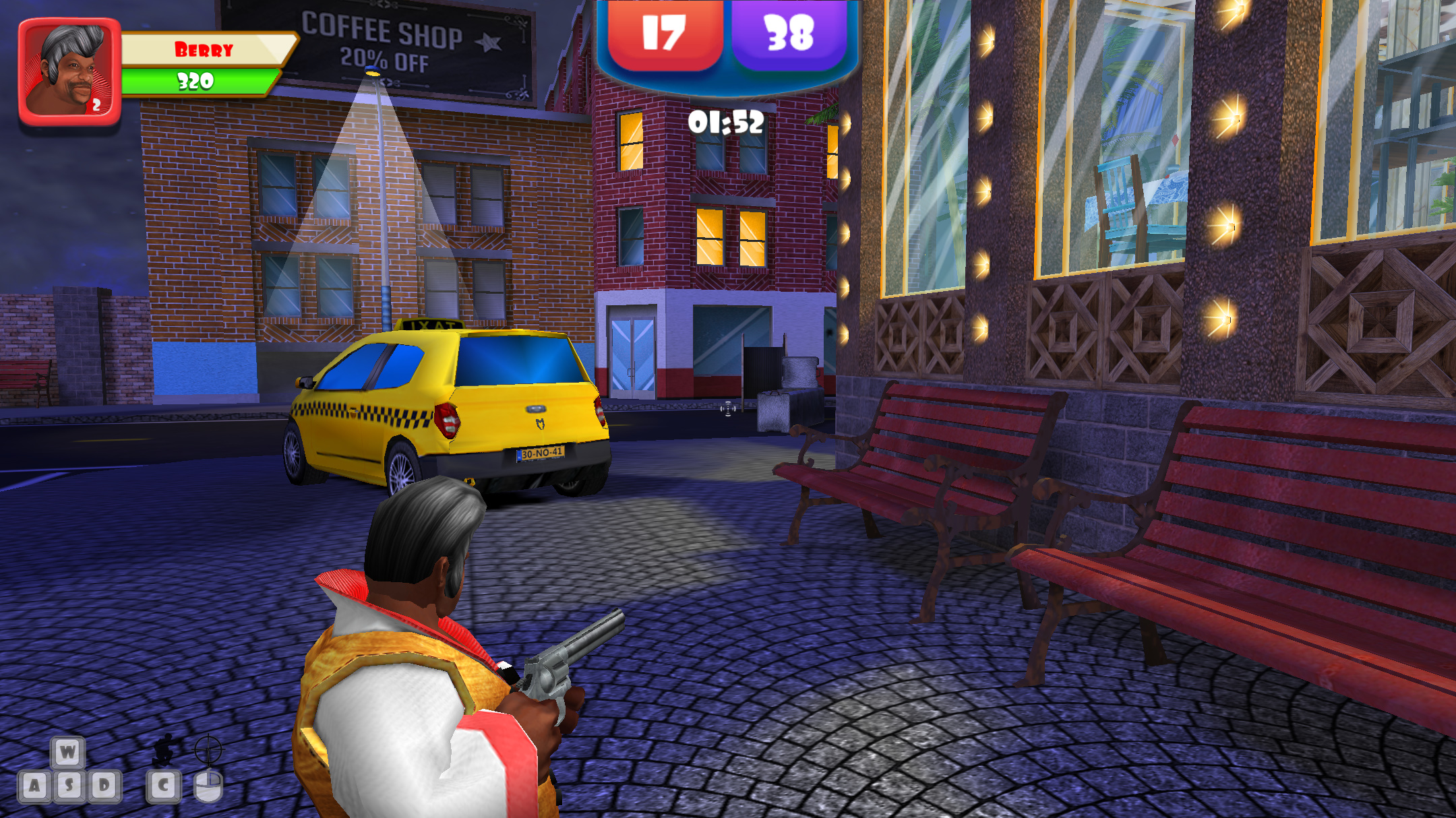This screenshot has width=1456, height=818.
Task: Click the Berry name banner
Action: click(x=202, y=49)
